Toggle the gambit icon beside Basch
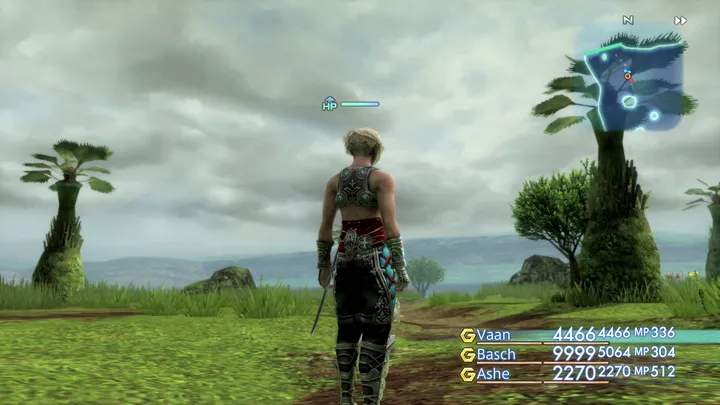720x405 pixels. coord(467,354)
